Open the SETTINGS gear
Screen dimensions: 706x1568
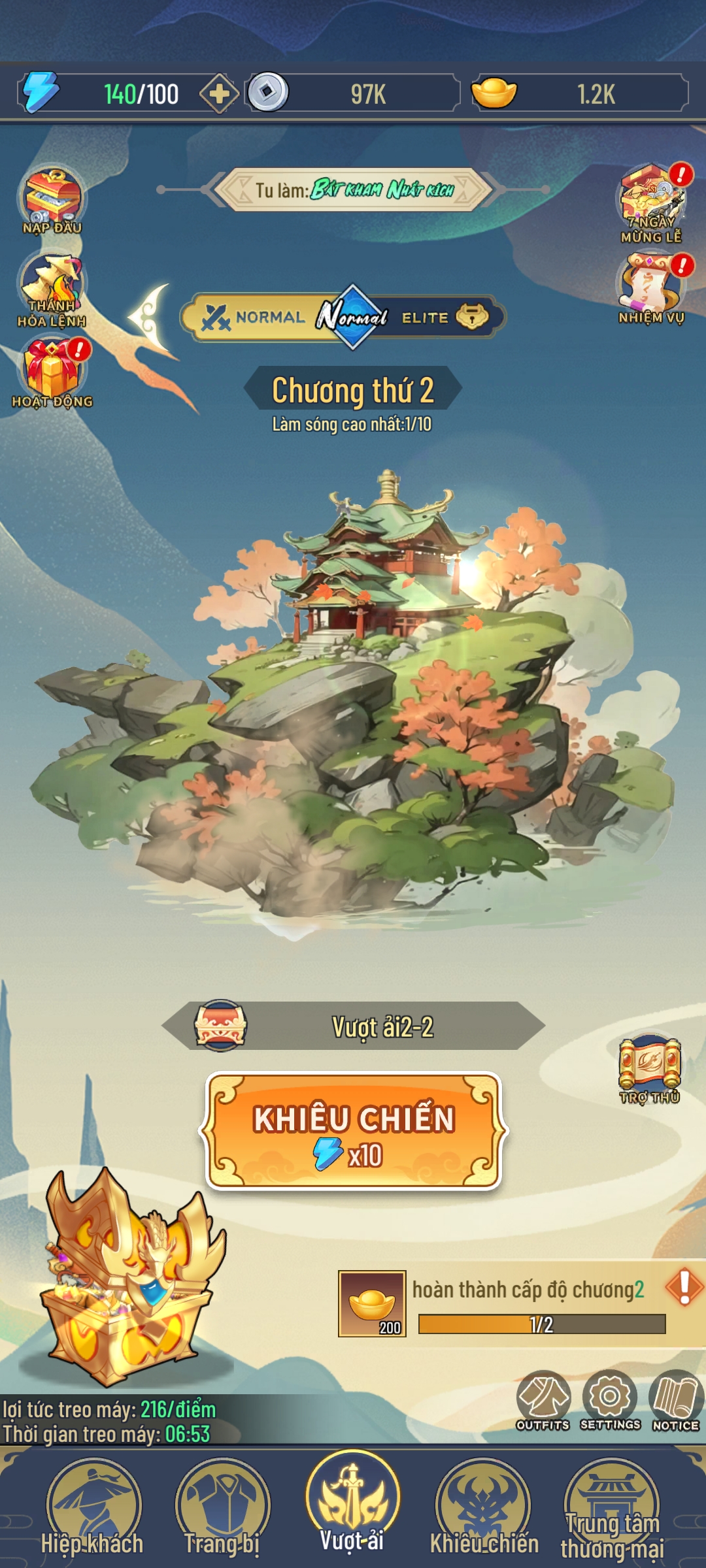[x=610, y=1400]
